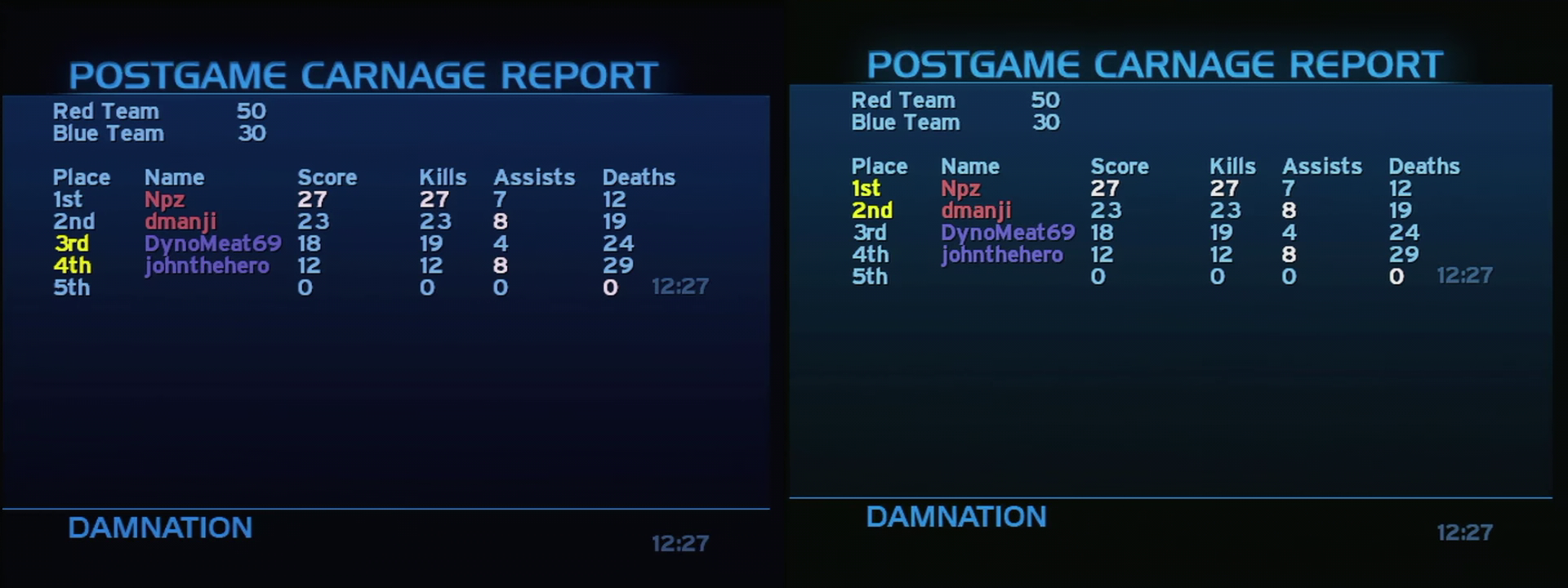The image size is (1568, 588).
Task: Click Npz's kill count of 27
Action: click(434, 199)
